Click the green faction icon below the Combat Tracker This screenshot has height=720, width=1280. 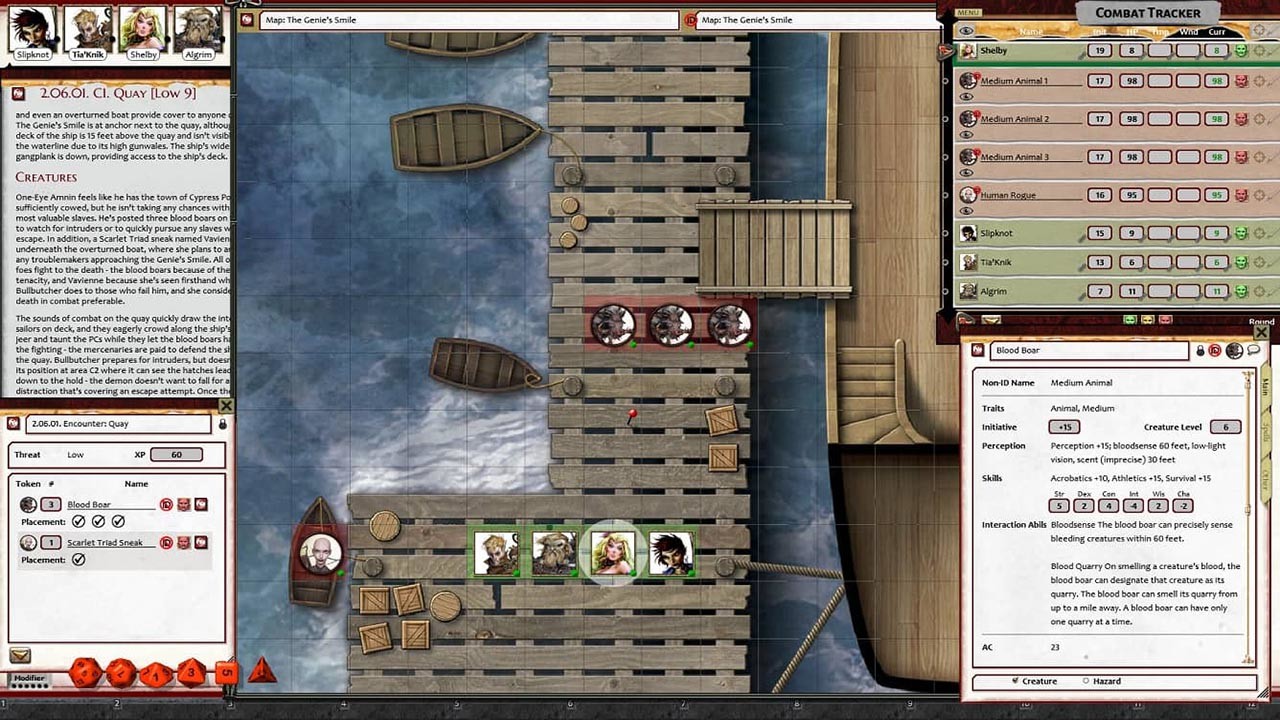pyautogui.click(x=1128, y=319)
